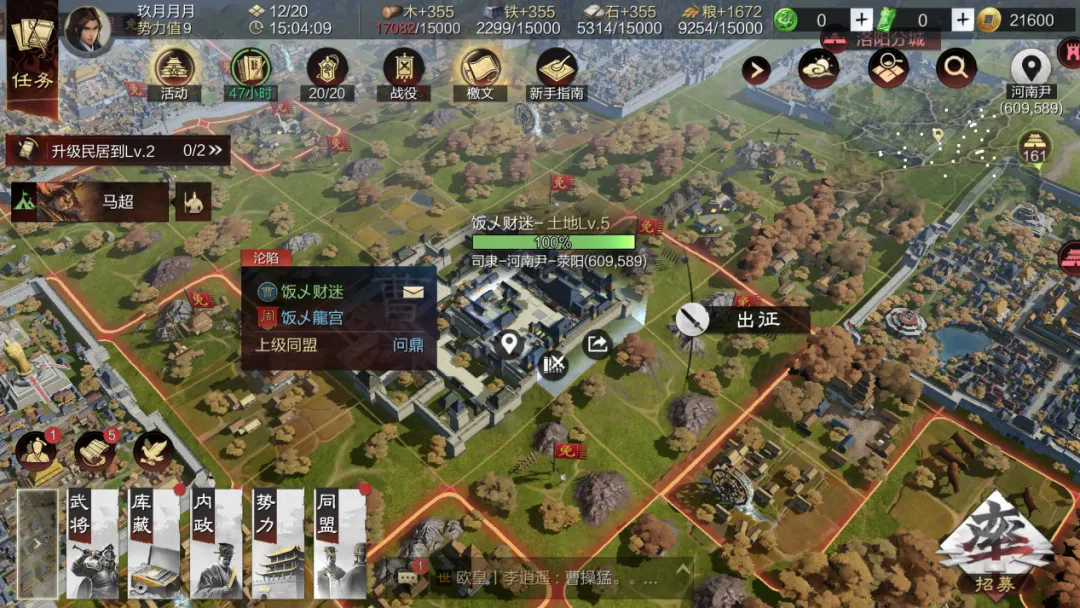Open the 活动 events icon
The width and height of the screenshot is (1080, 608).
point(175,72)
